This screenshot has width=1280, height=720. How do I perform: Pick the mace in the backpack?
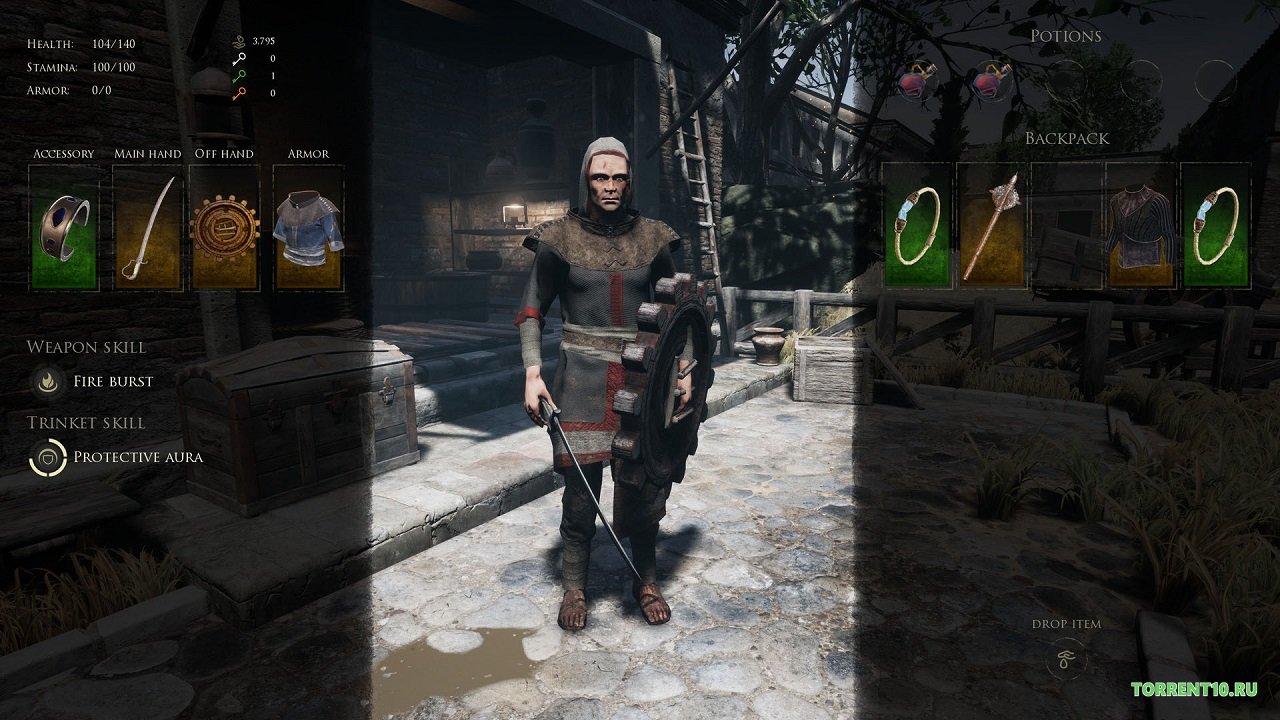[991, 226]
